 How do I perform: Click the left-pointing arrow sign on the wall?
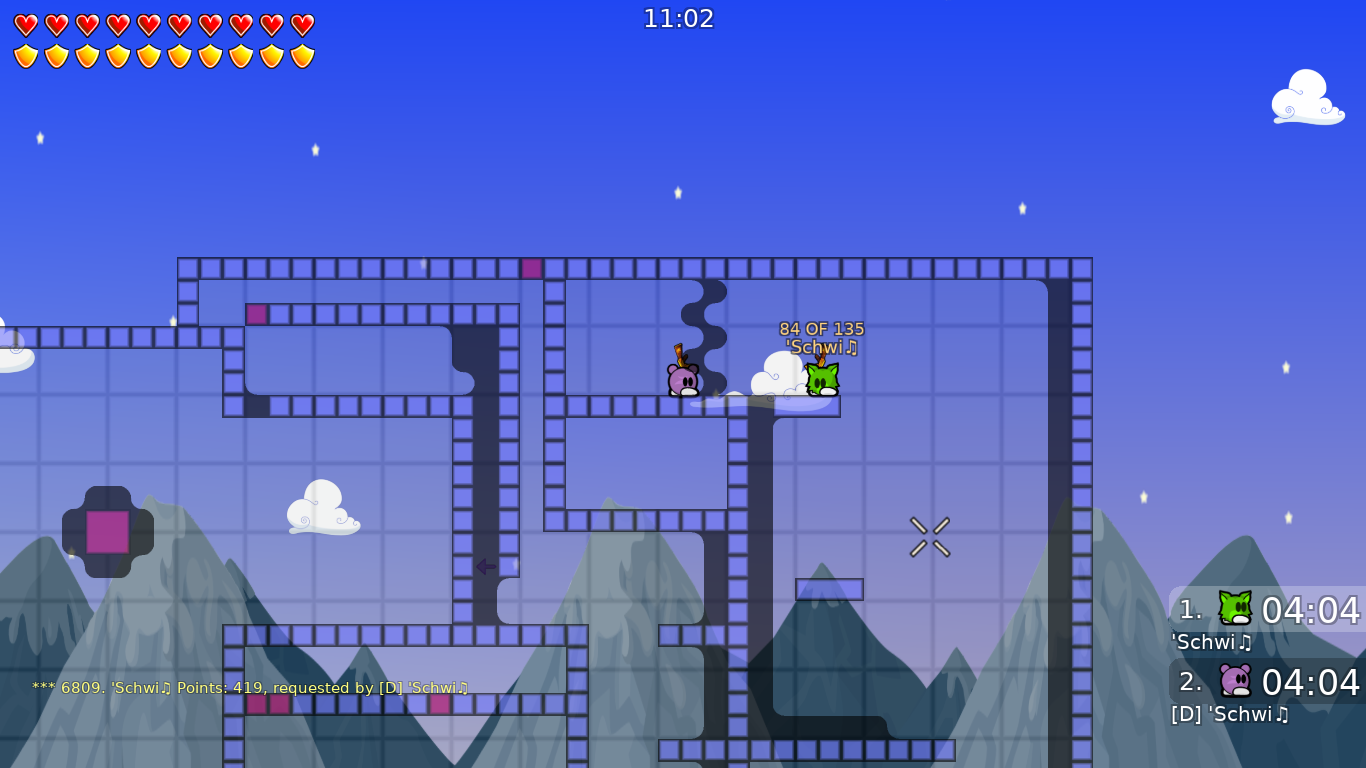[485, 567]
